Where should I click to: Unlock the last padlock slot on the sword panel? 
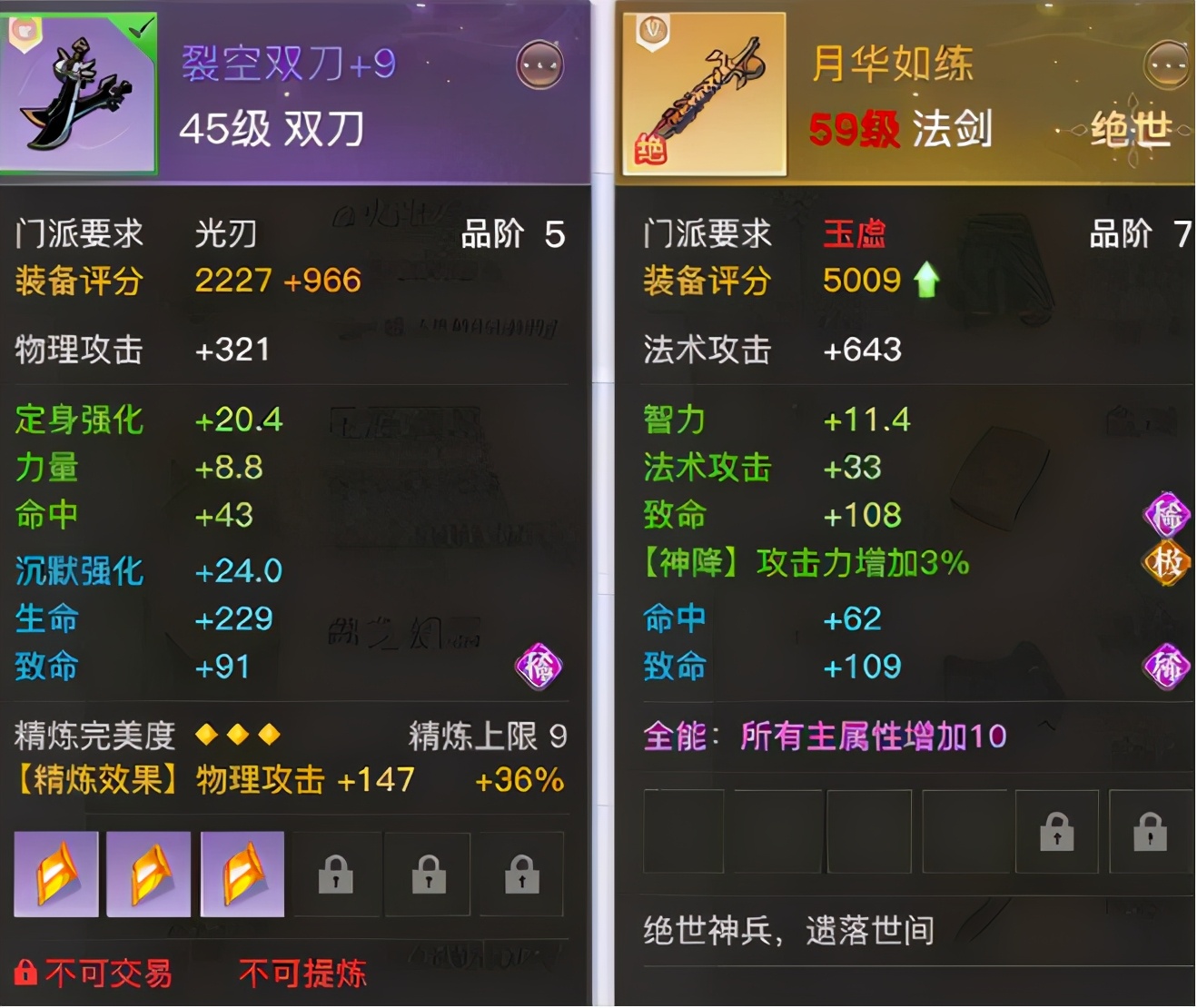1150,831
